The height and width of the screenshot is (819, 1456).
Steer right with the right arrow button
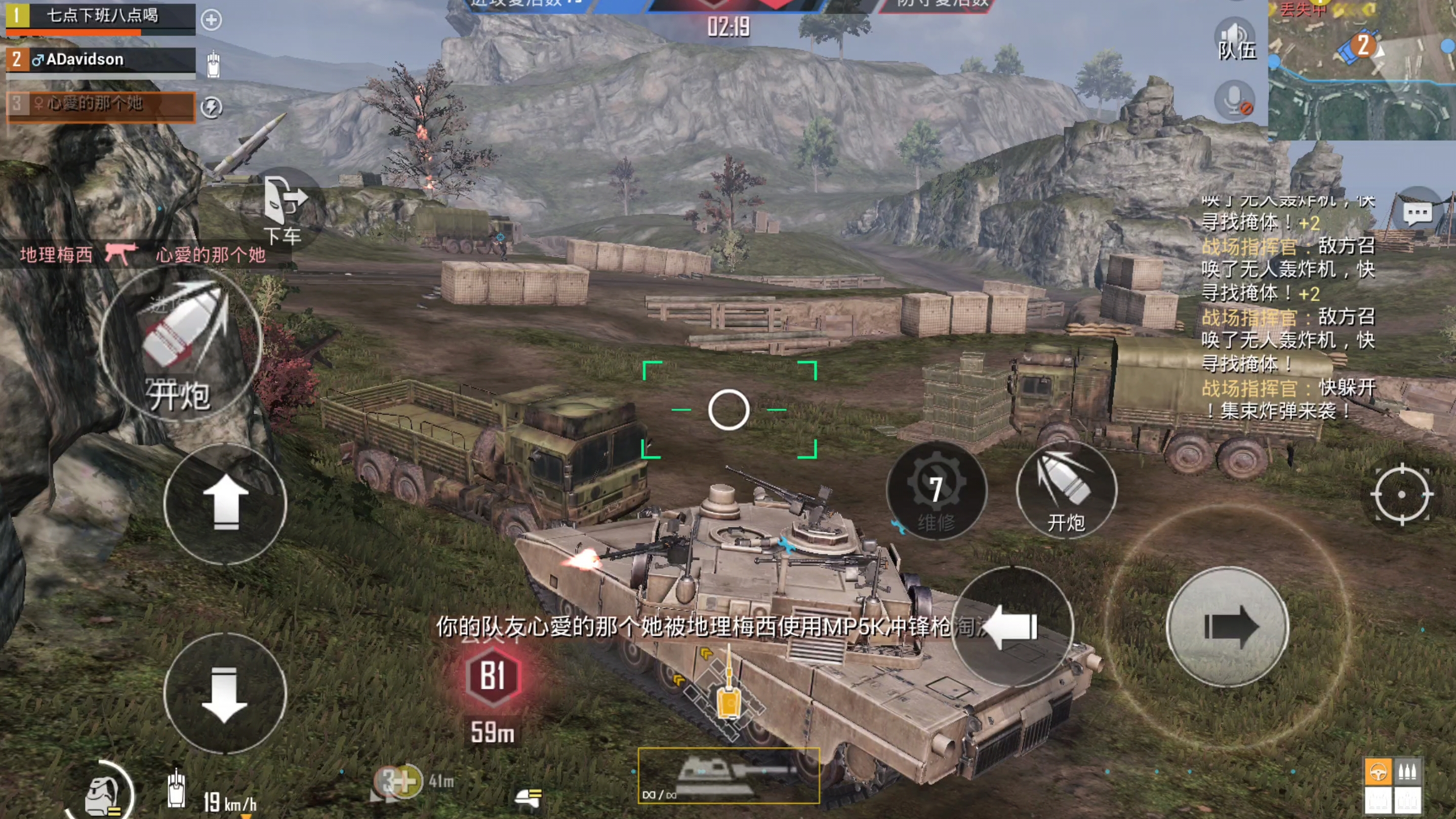pyautogui.click(x=1227, y=627)
